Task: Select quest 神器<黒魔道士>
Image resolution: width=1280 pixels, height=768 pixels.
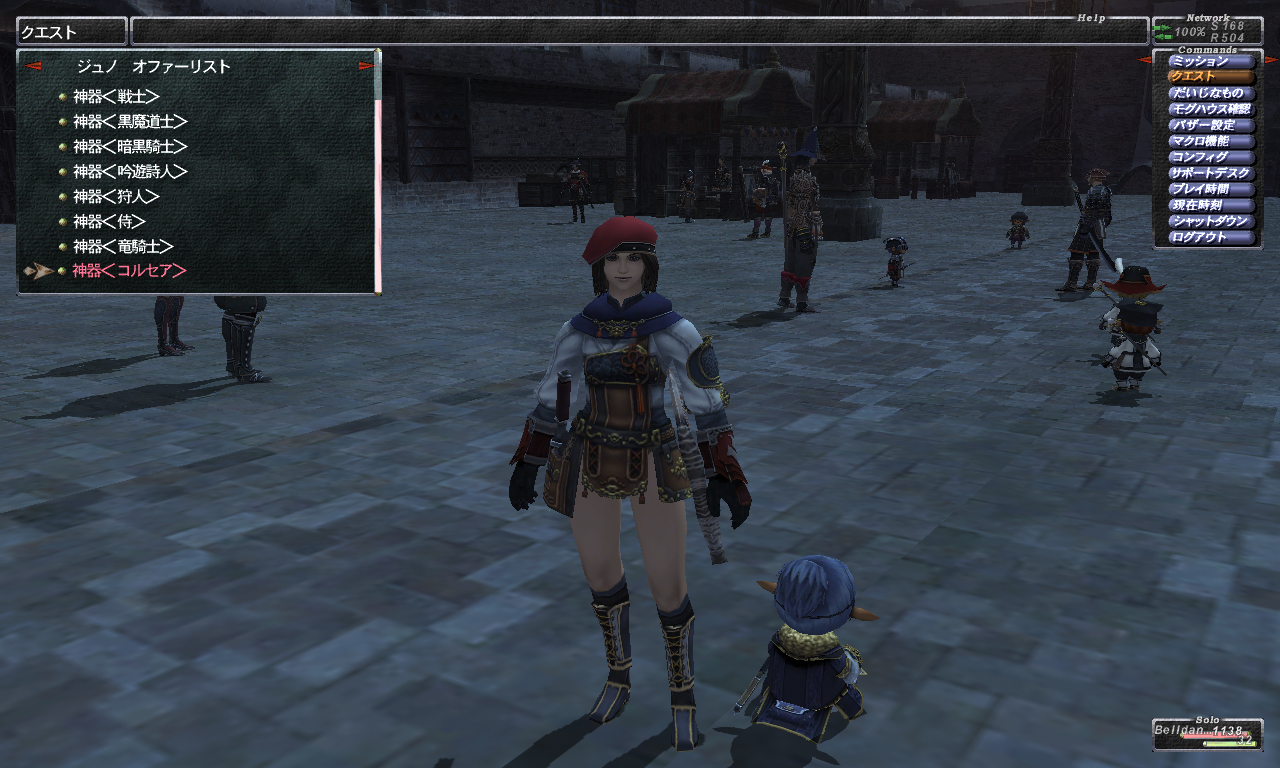Action: click(x=130, y=122)
